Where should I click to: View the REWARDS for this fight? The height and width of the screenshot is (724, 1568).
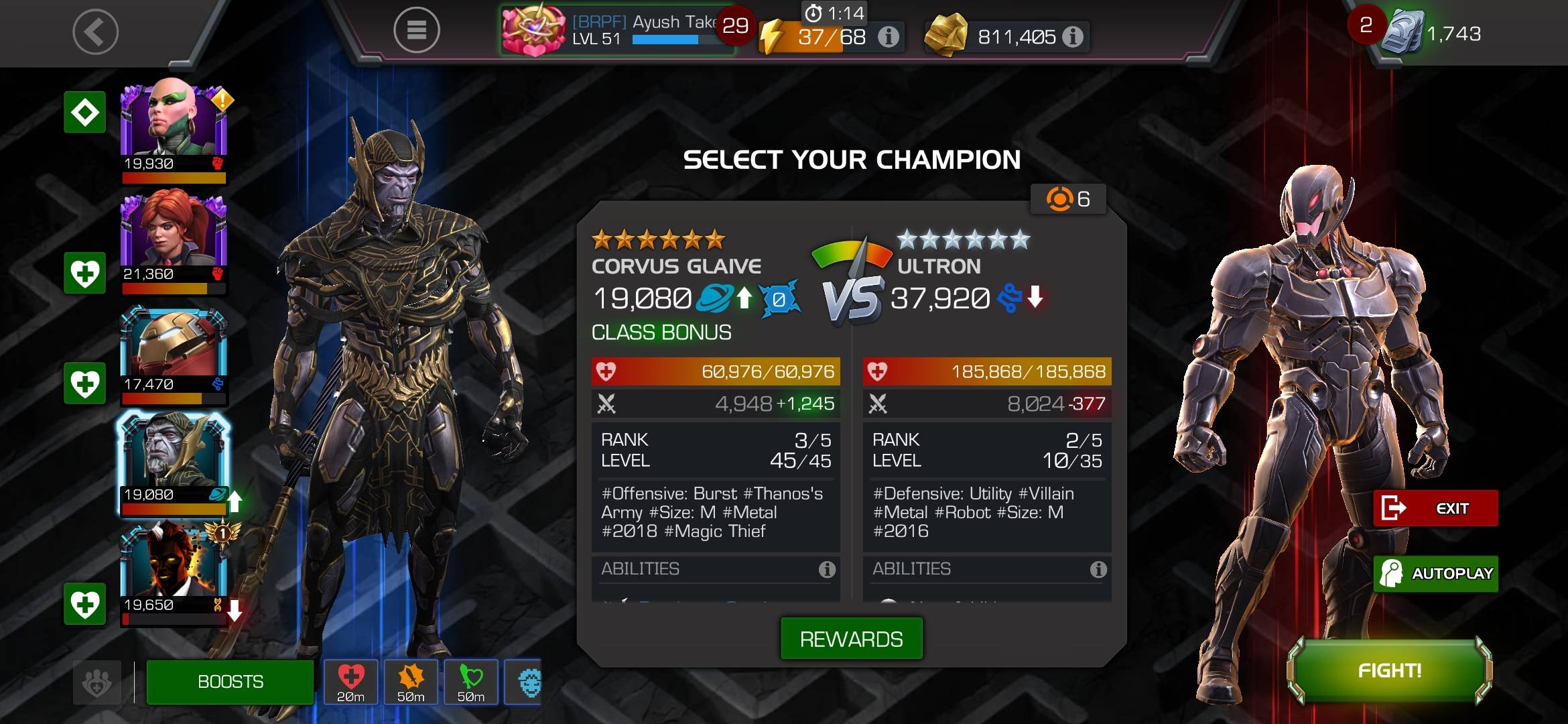(851, 639)
